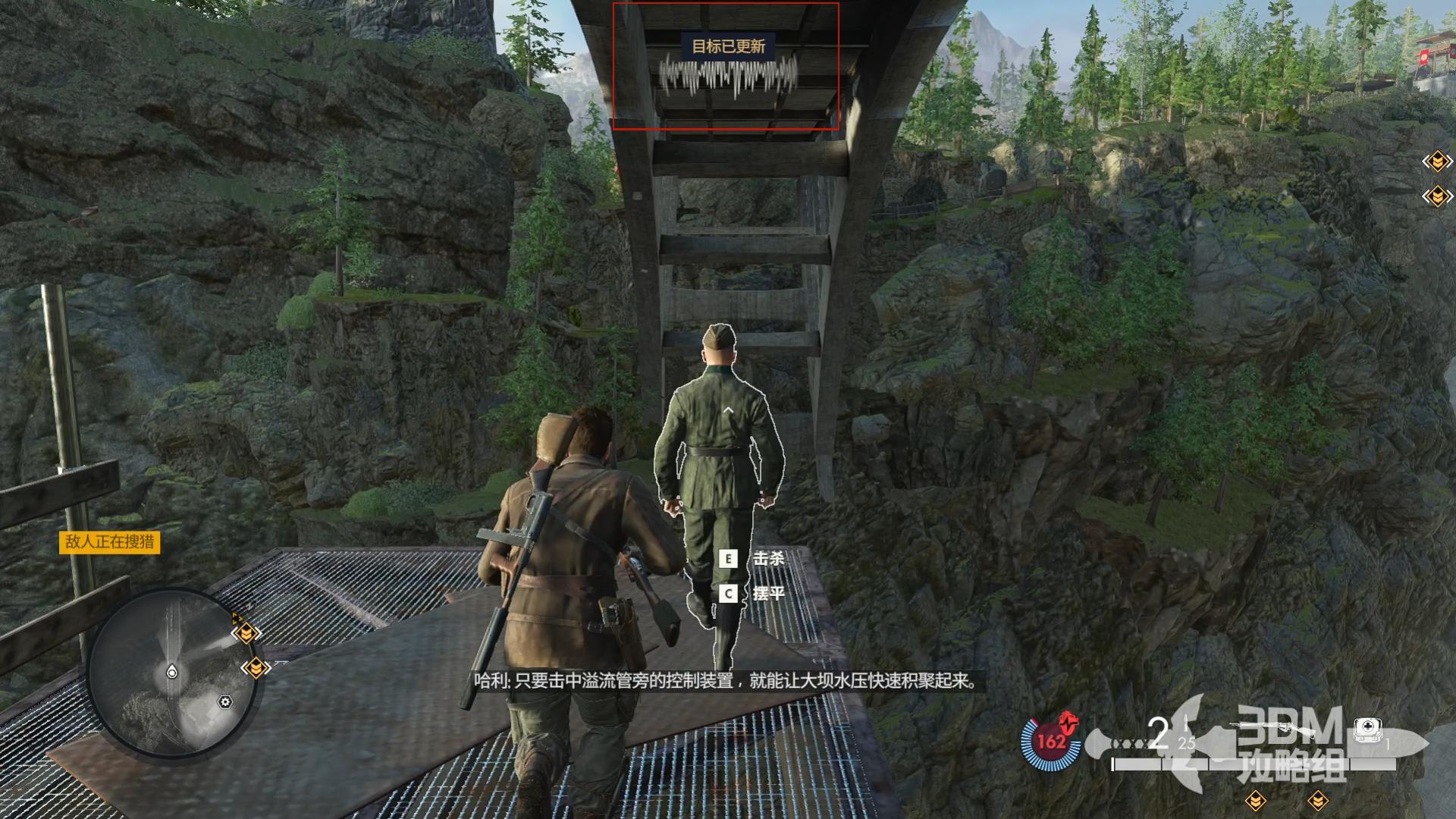The height and width of the screenshot is (819, 1456).
Task: Click the red heart rate icon
Action: [1069, 720]
